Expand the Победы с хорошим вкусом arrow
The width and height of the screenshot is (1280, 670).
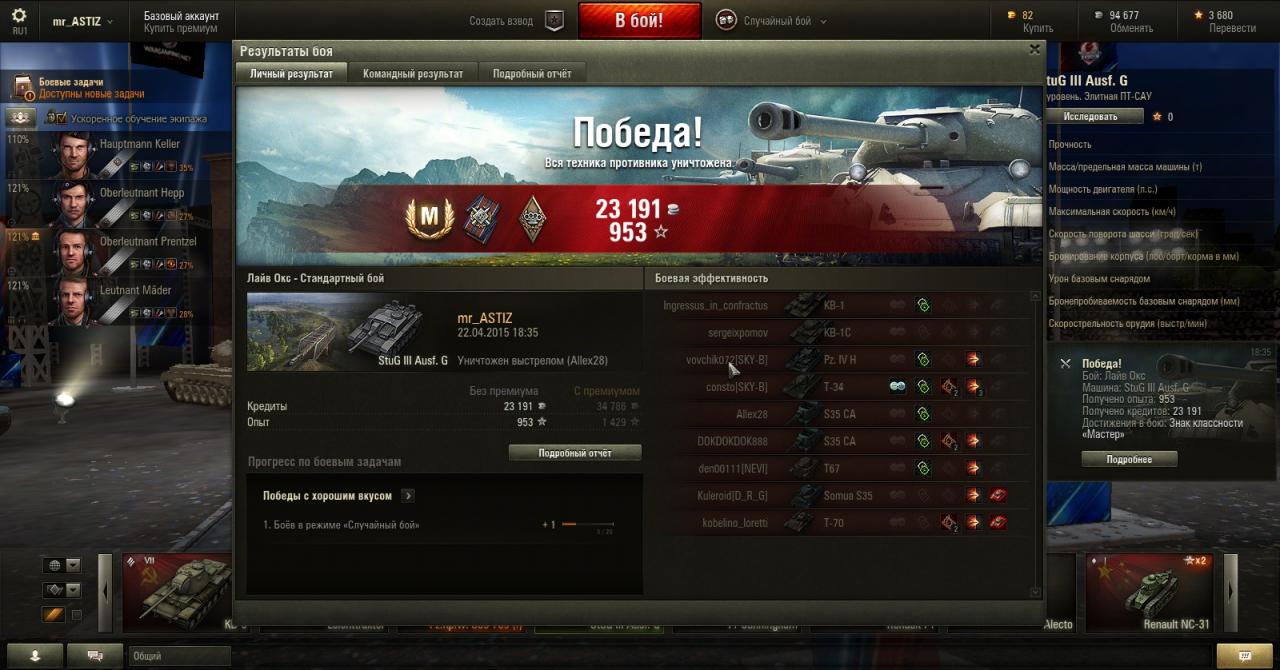[408, 496]
